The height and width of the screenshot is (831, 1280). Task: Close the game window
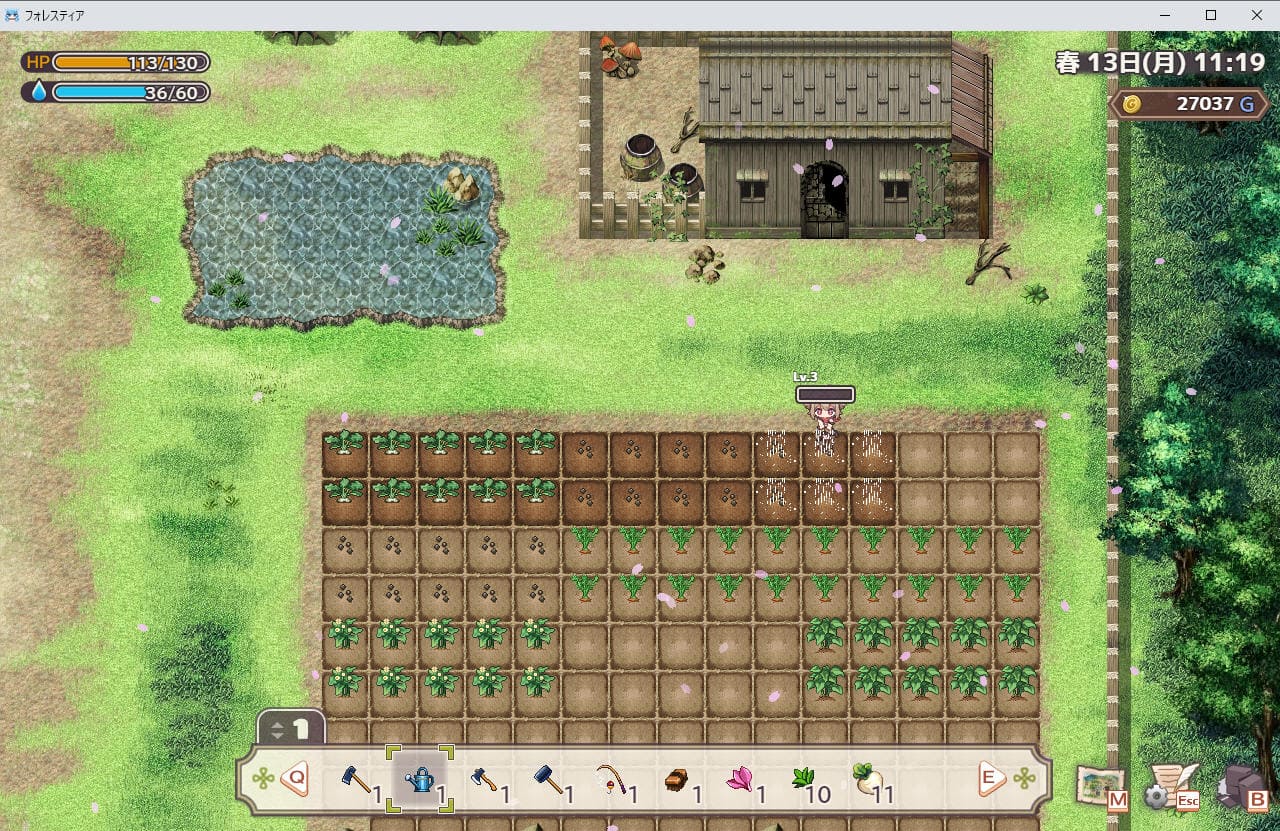pos(1256,15)
